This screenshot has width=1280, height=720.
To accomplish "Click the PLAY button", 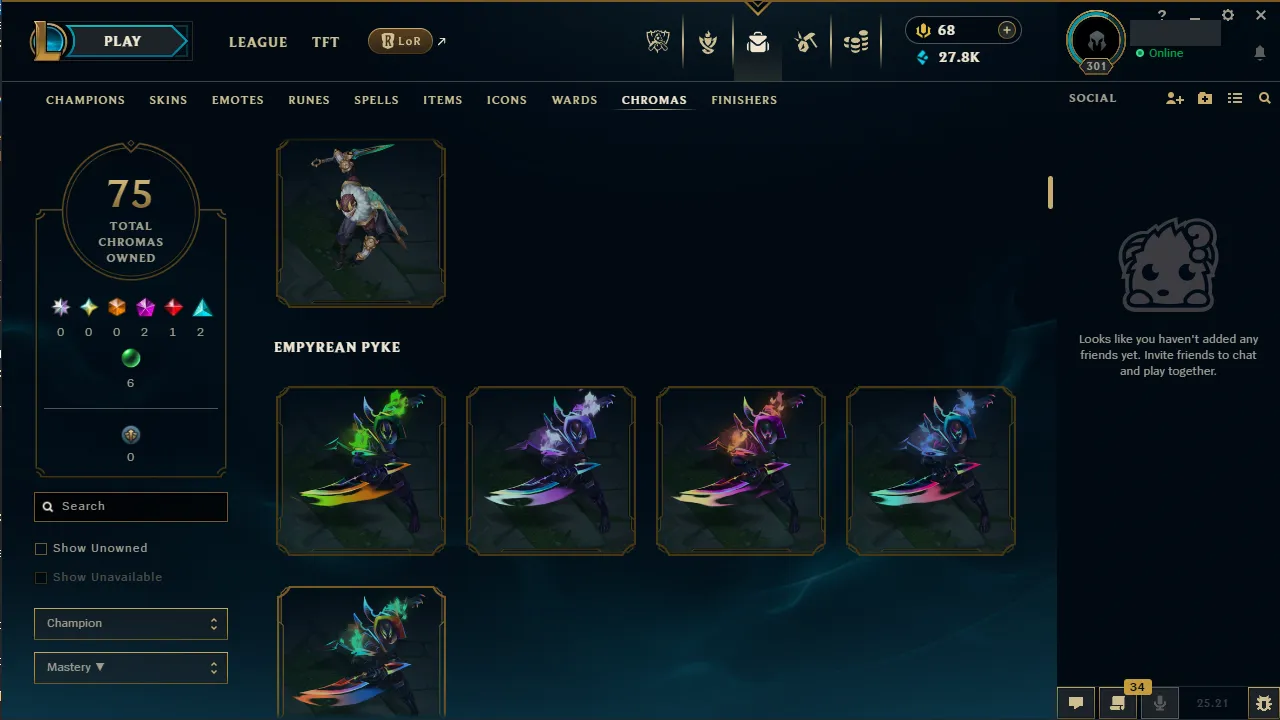I will [122, 41].
